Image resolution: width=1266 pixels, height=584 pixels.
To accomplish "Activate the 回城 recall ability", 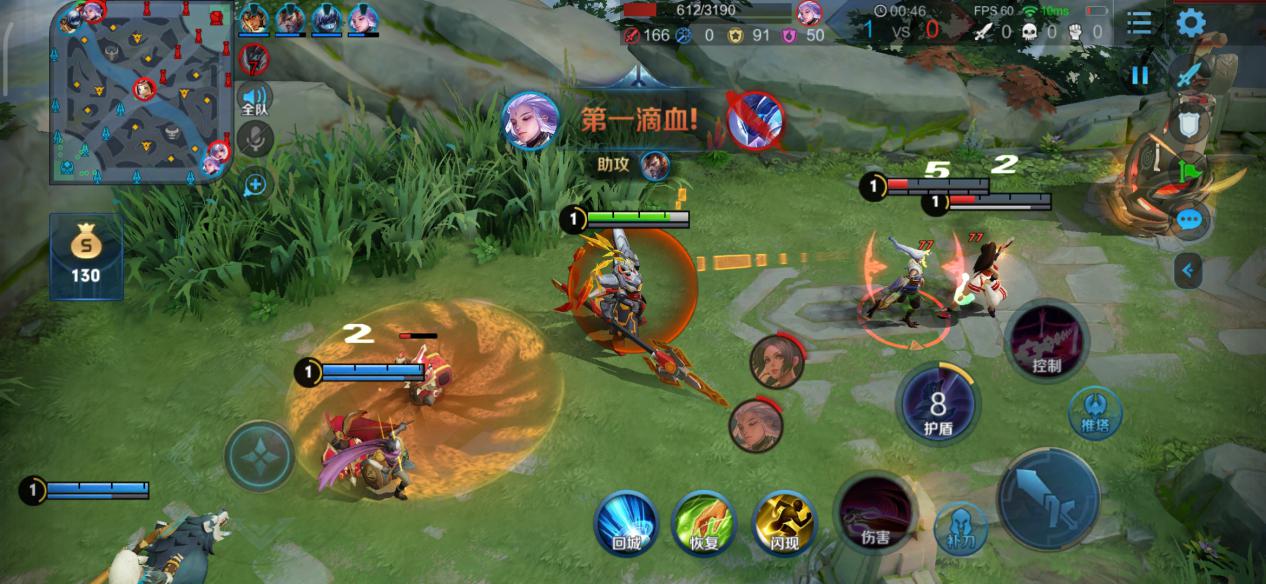I will click(x=626, y=522).
